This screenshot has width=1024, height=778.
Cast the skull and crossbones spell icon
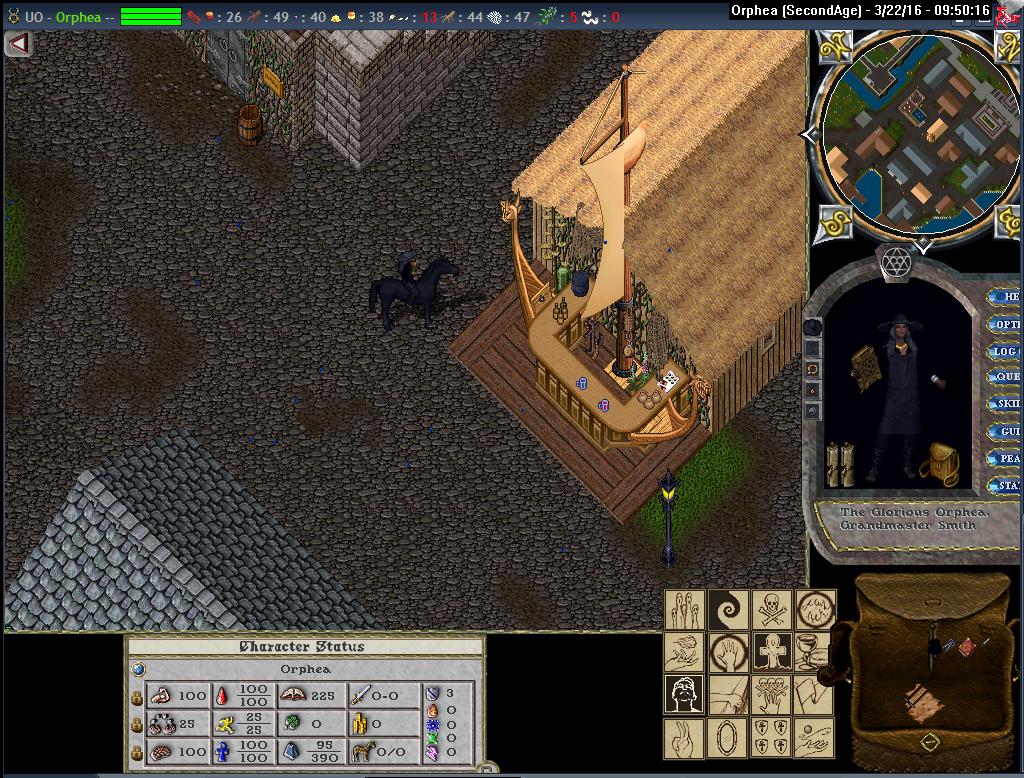pyautogui.click(x=771, y=609)
